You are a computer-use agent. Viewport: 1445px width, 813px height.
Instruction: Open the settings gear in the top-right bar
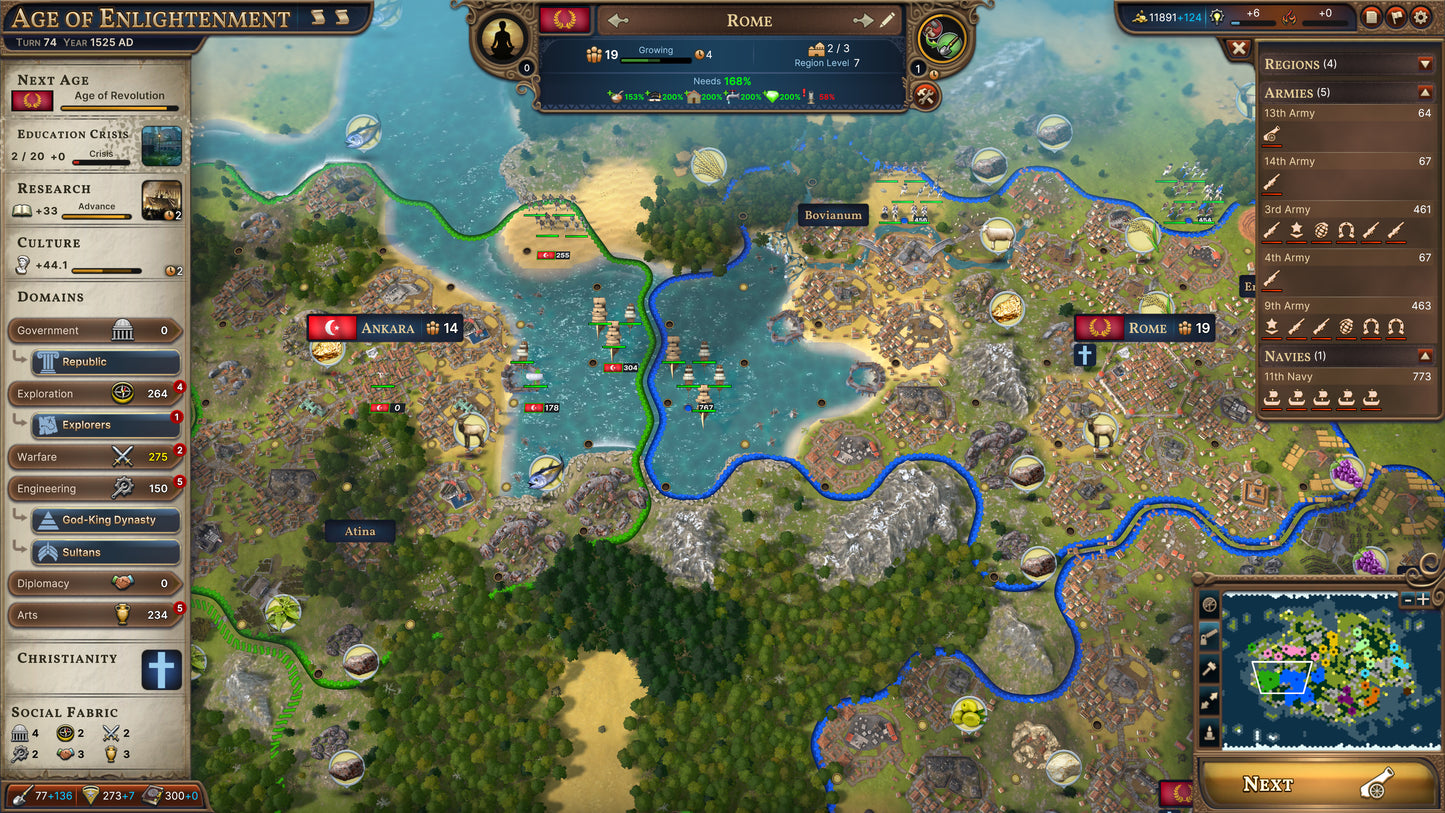point(1422,16)
